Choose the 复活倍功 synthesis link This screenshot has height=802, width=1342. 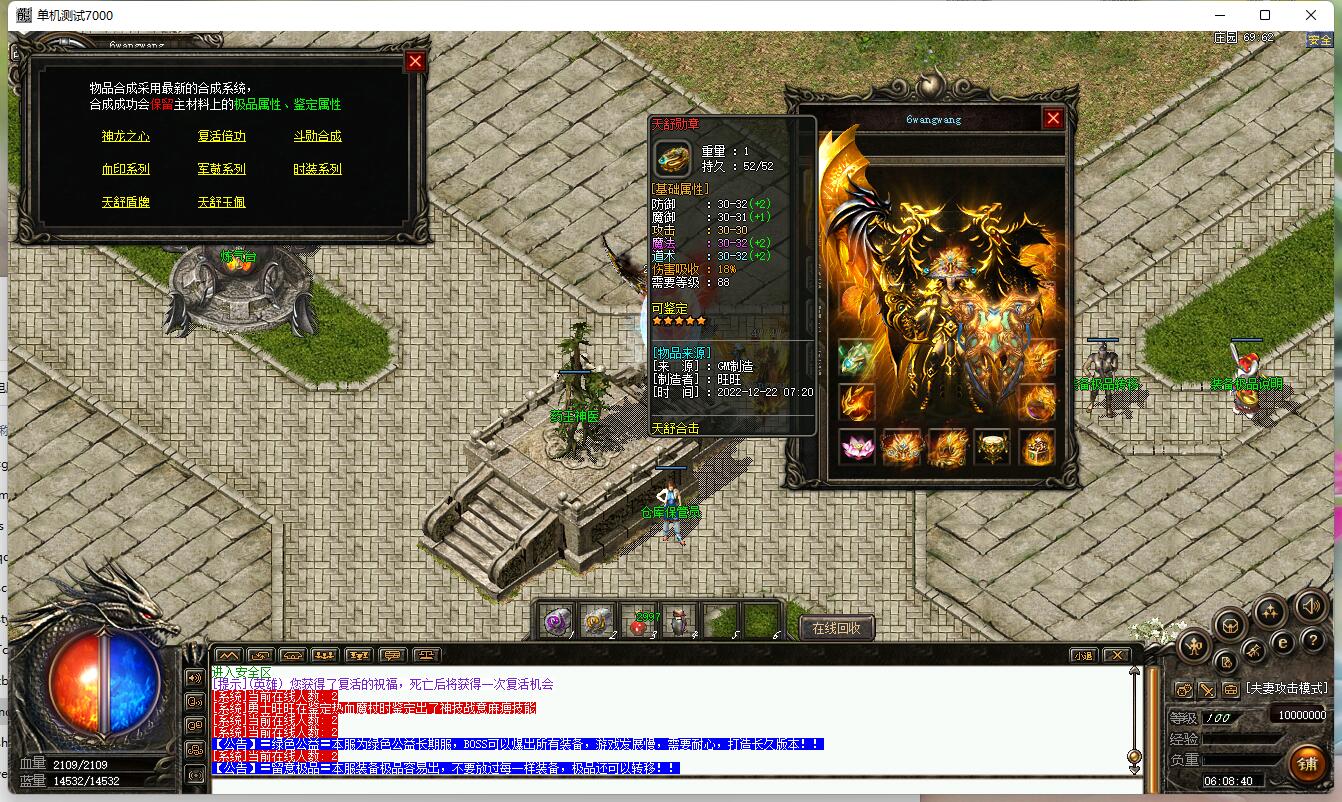(x=221, y=136)
